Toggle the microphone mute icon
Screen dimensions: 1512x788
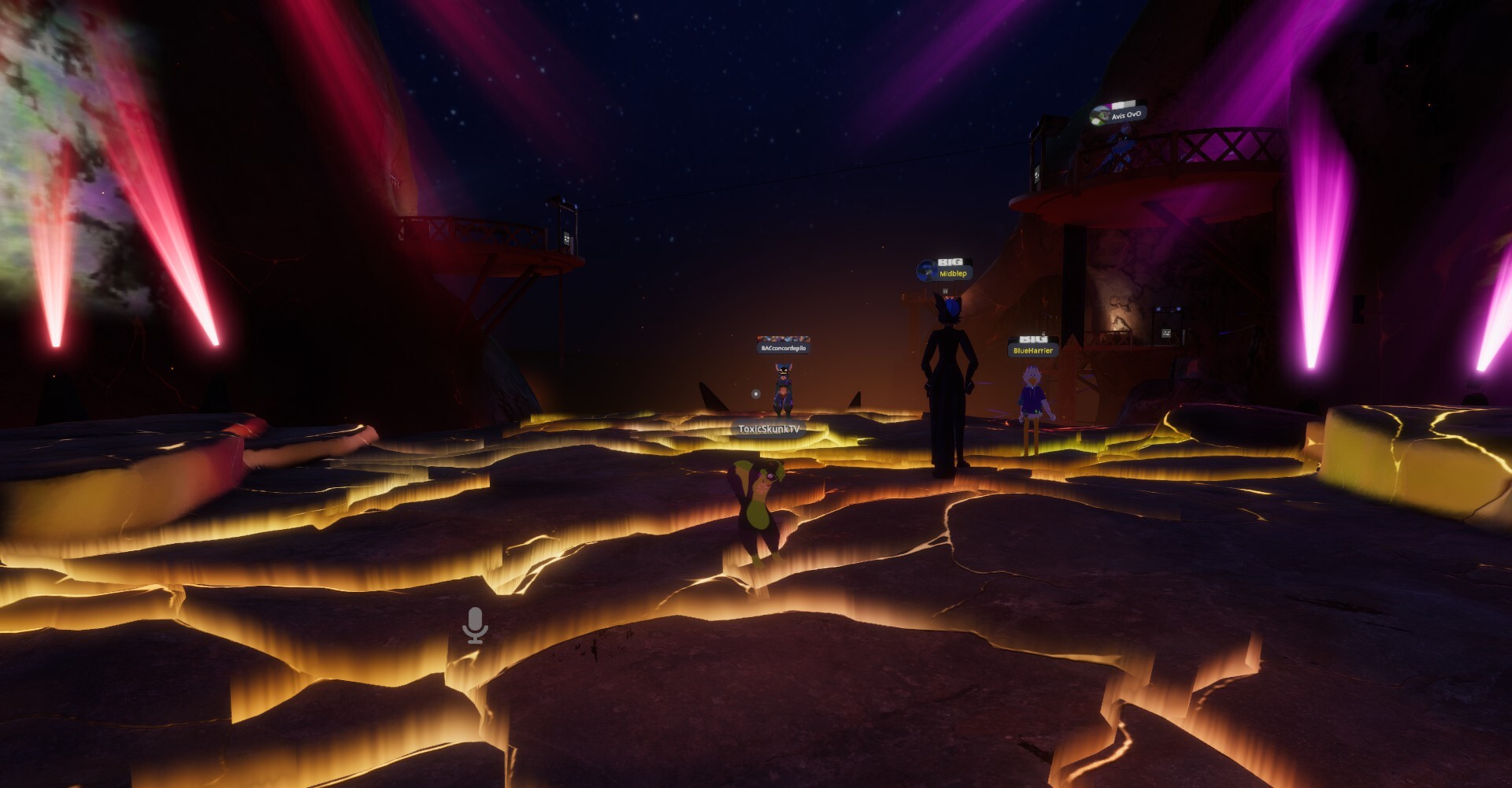(x=475, y=626)
